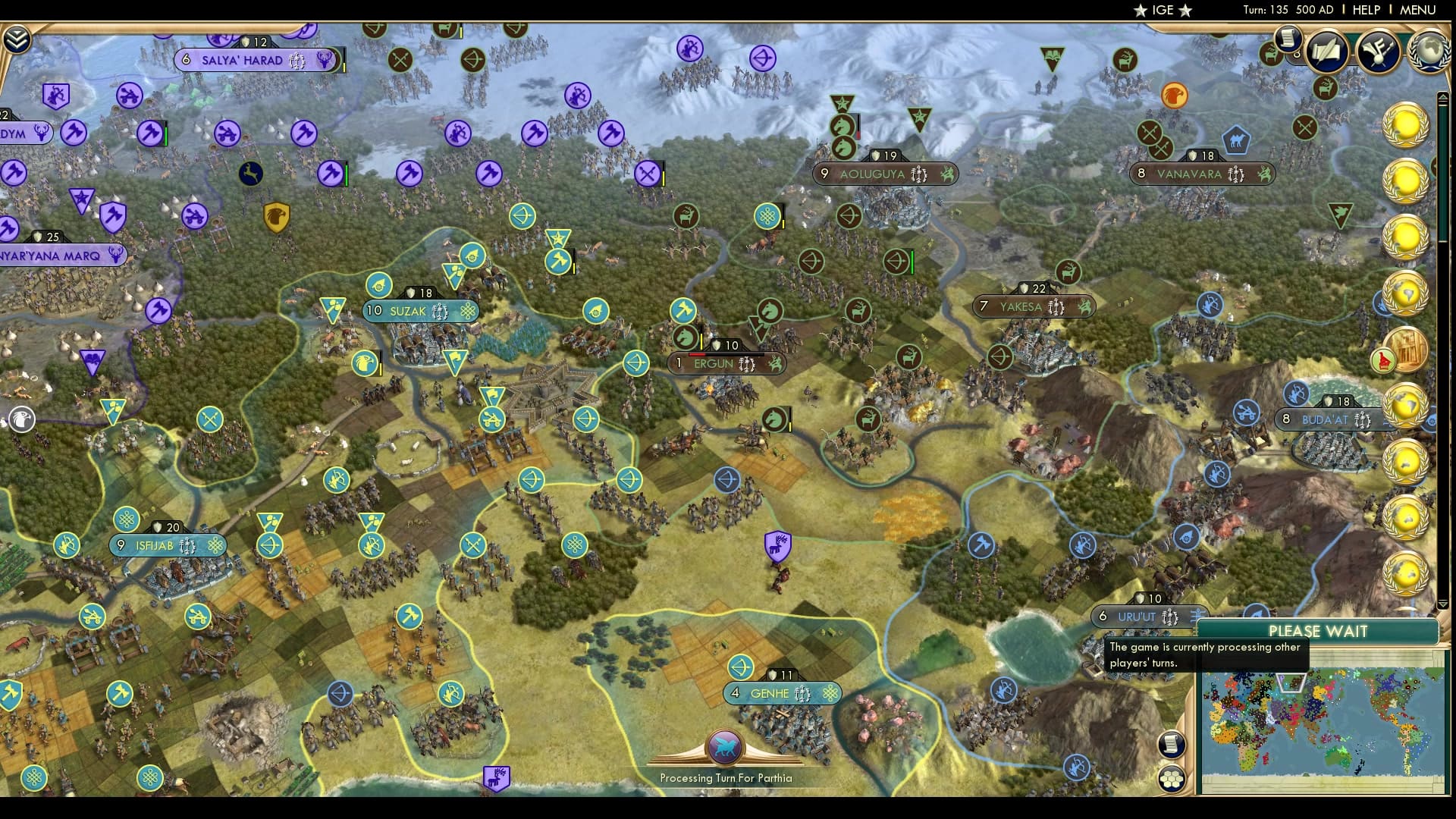Toggle strategic view with the hexagon button
This screenshot has height=819, width=1456.
point(1172,780)
